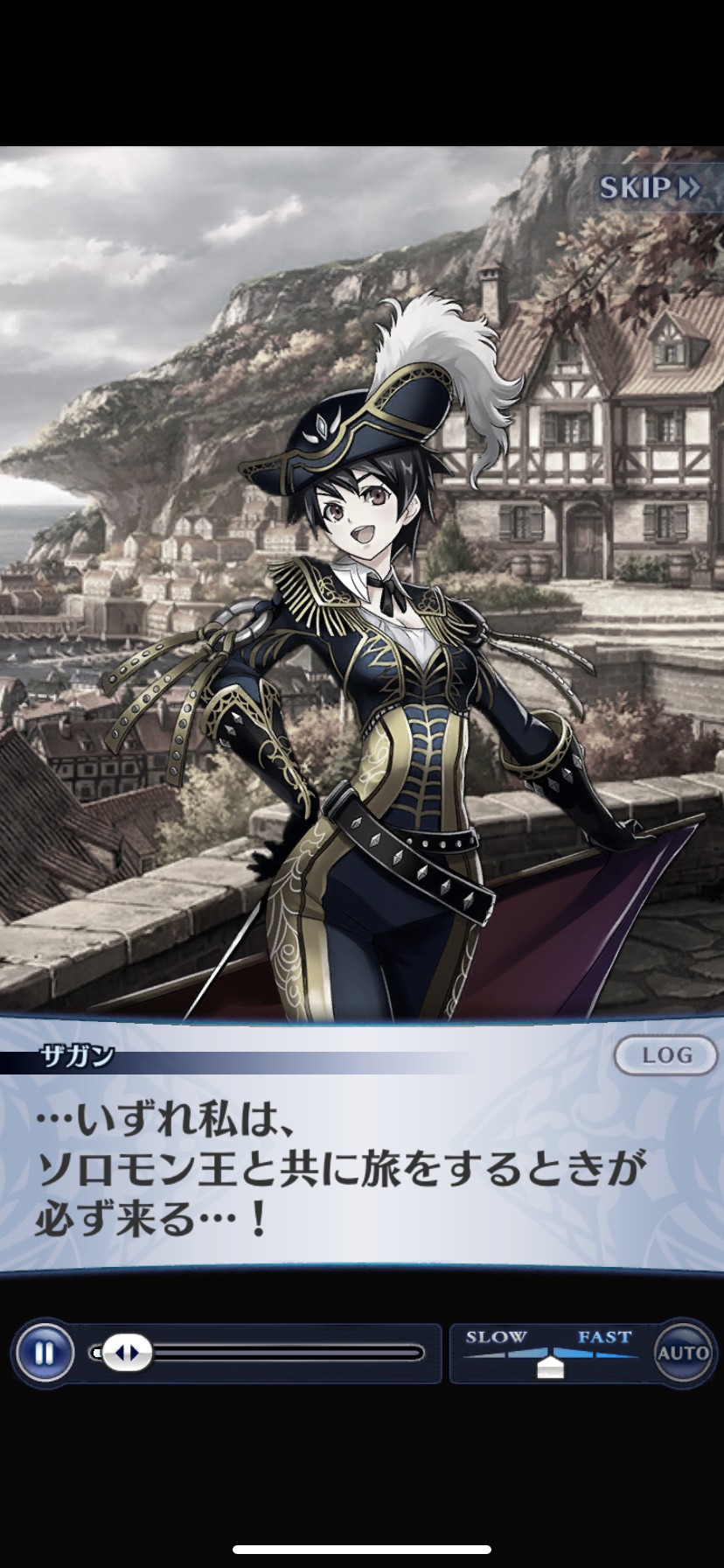
Task: Toggle AUTO text advance
Action: coord(683,1353)
